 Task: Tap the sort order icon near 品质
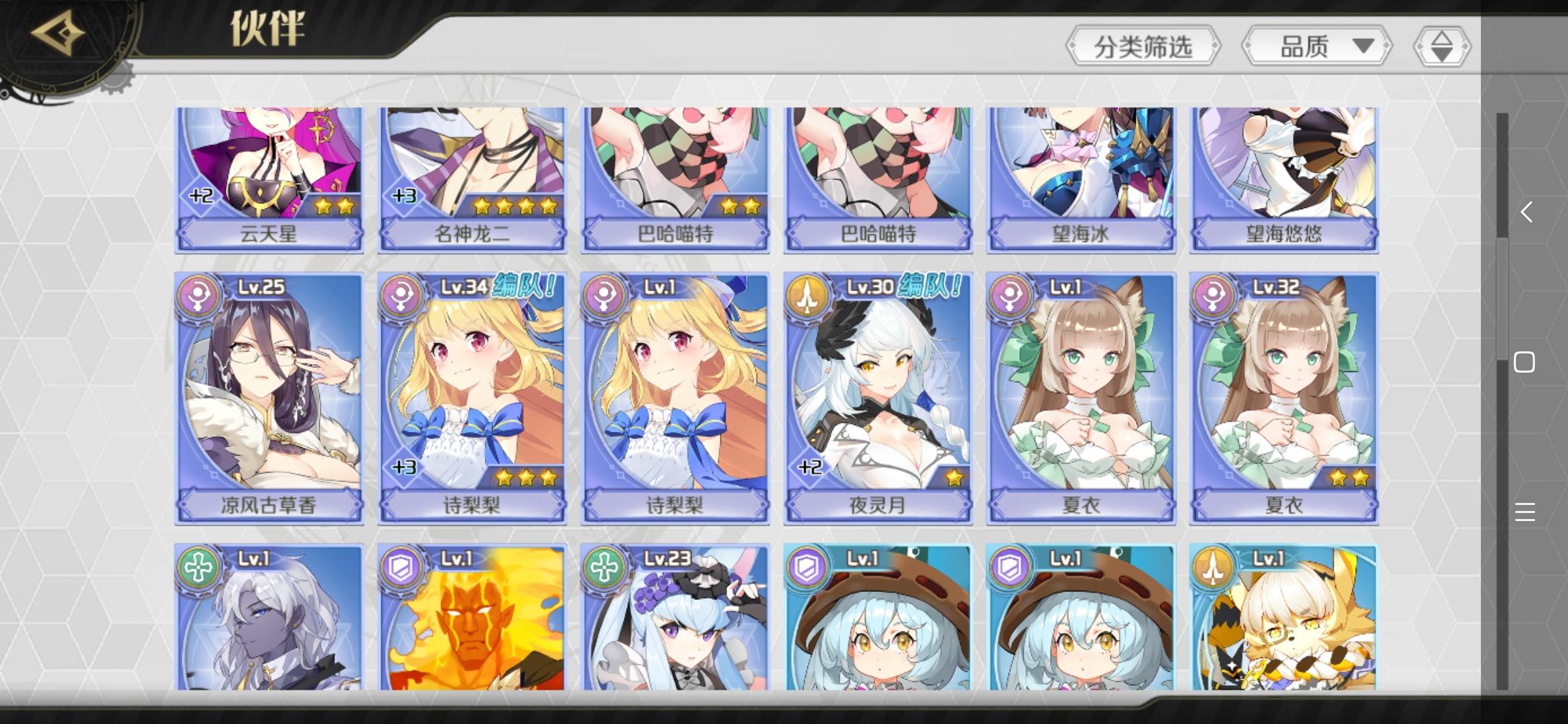[1441, 45]
